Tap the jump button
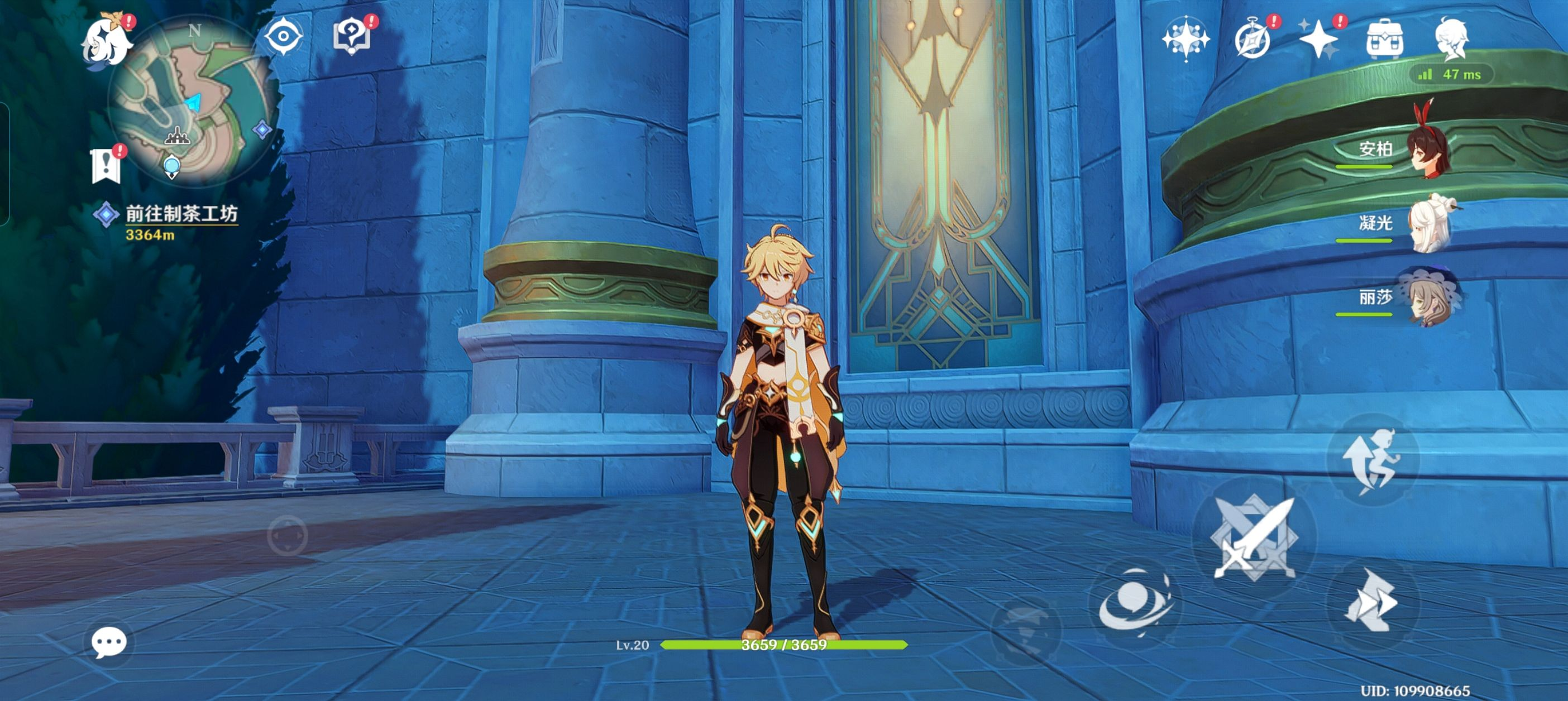The height and width of the screenshot is (701, 1568). click(x=1372, y=459)
